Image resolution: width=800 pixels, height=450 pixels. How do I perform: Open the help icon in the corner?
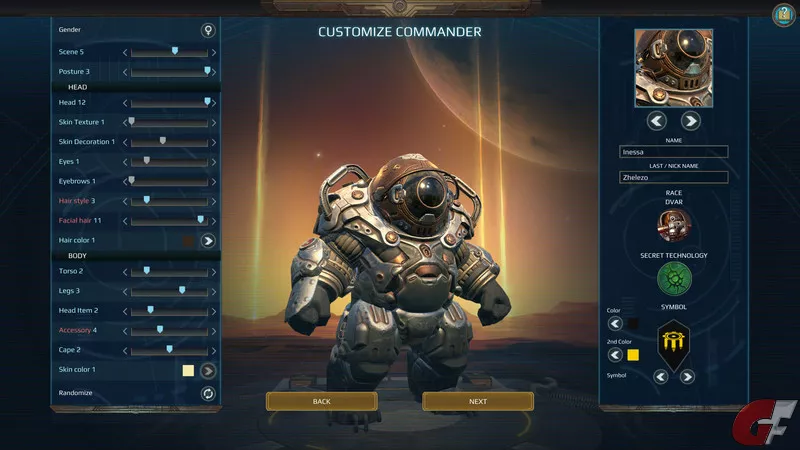(x=783, y=14)
